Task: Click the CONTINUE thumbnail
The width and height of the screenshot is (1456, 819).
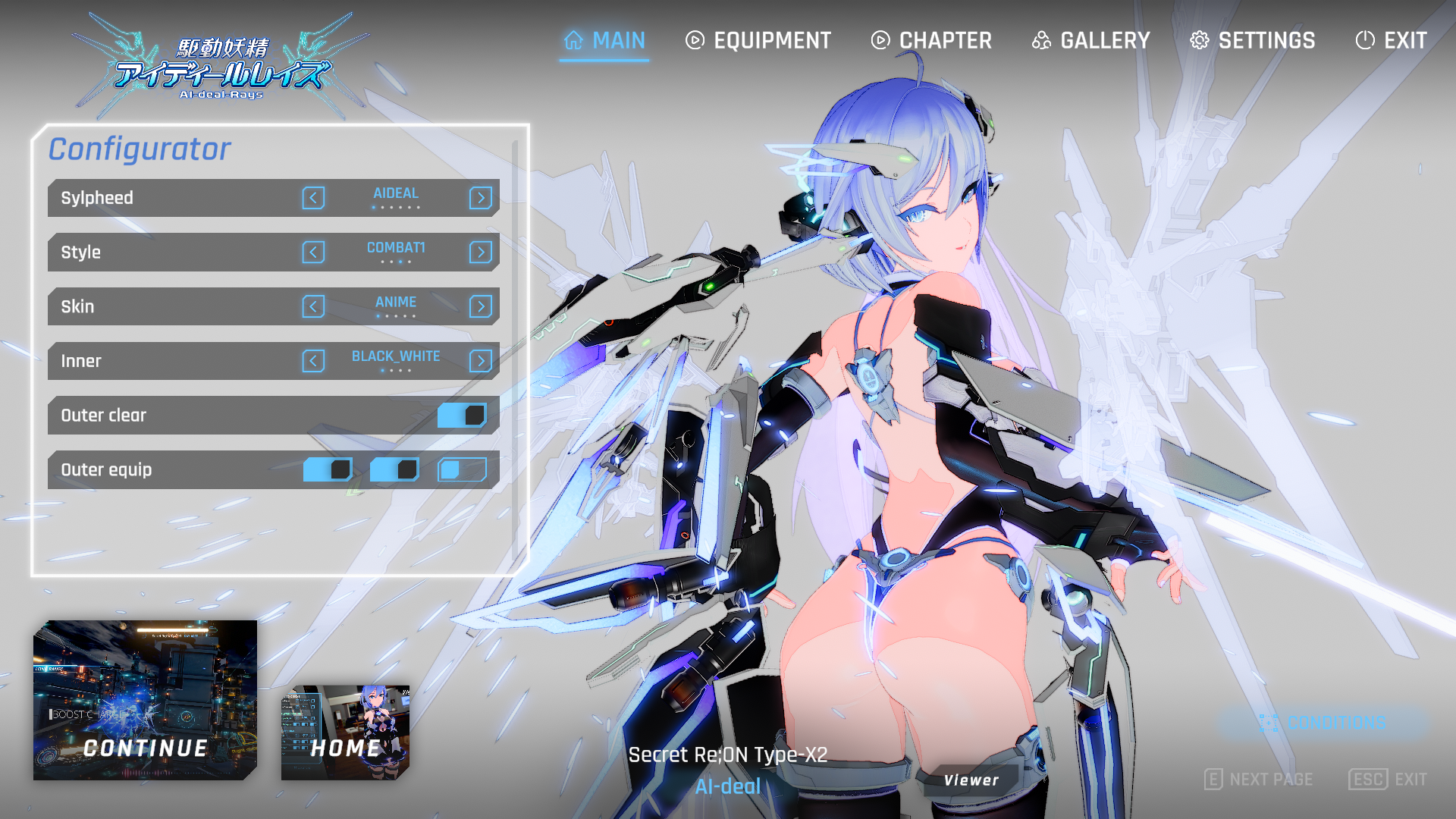Action: point(145,700)
